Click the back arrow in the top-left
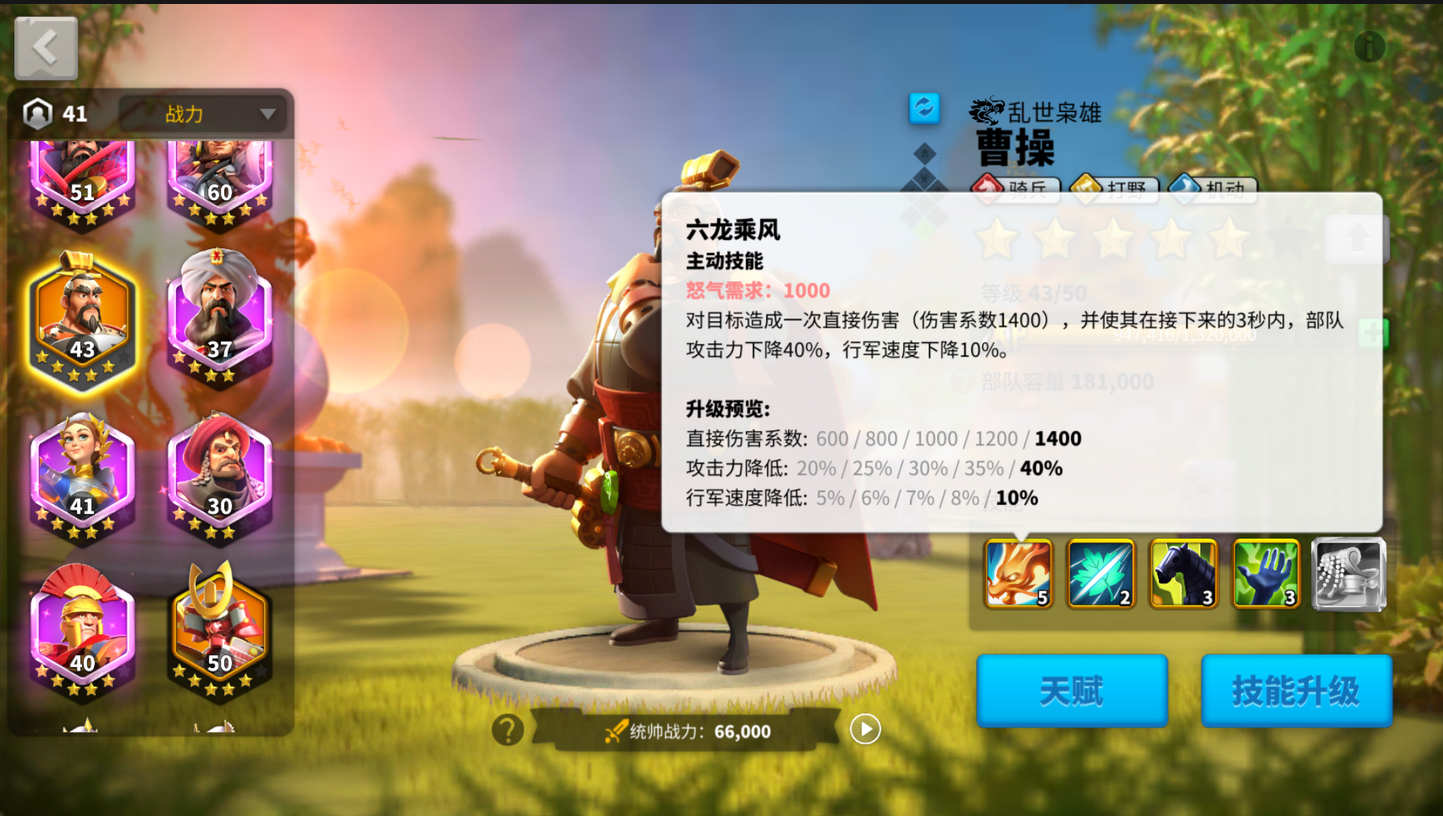The image size is (1443, 816). tap(45, 45)
